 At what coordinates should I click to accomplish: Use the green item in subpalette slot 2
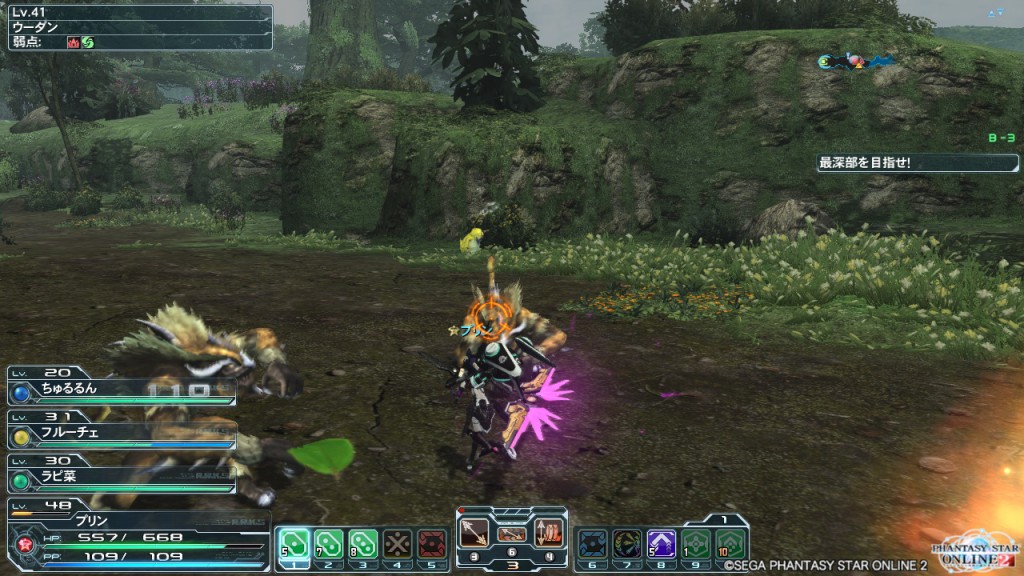tap(329, 543)
